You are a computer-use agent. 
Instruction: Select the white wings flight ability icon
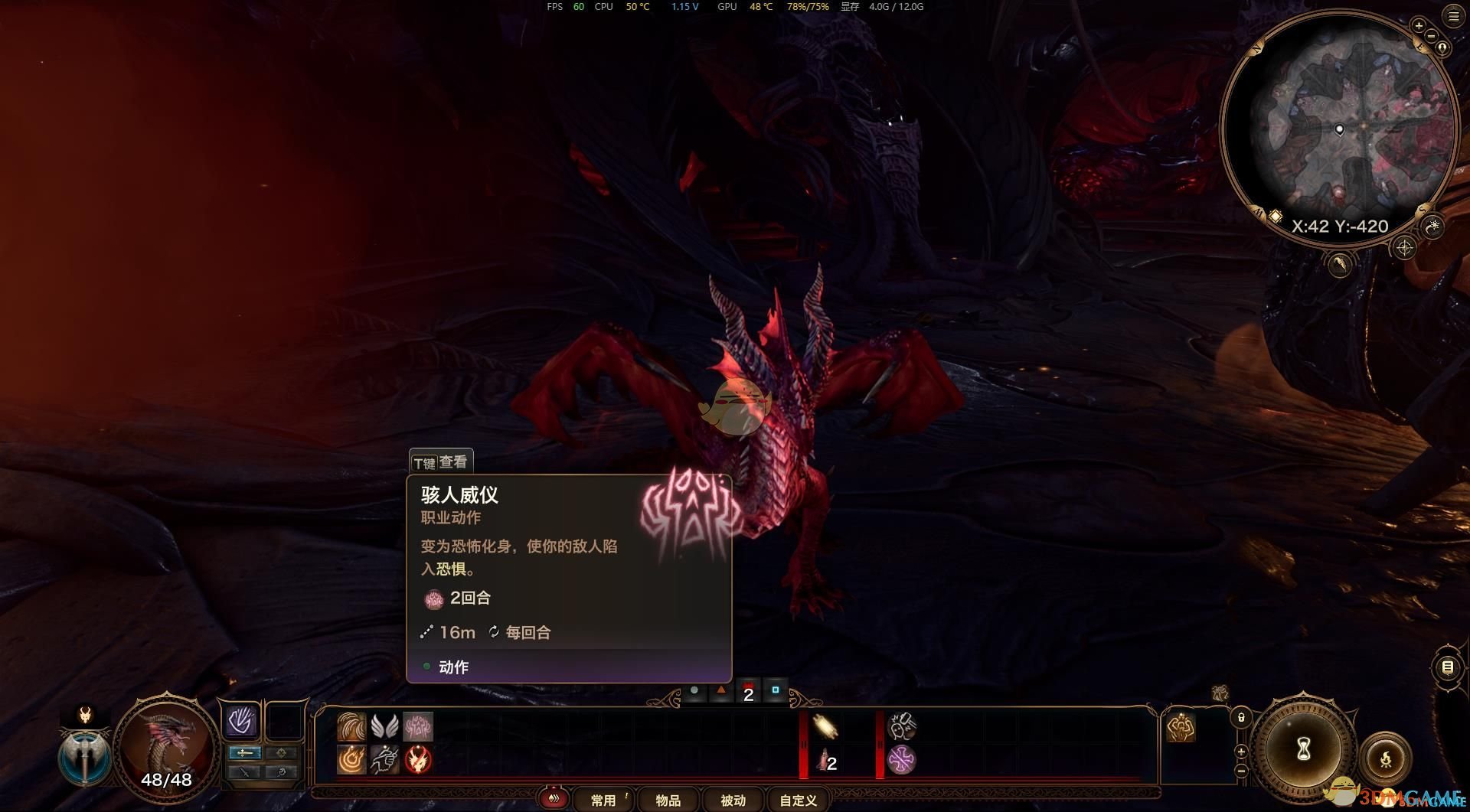(384, 726)
